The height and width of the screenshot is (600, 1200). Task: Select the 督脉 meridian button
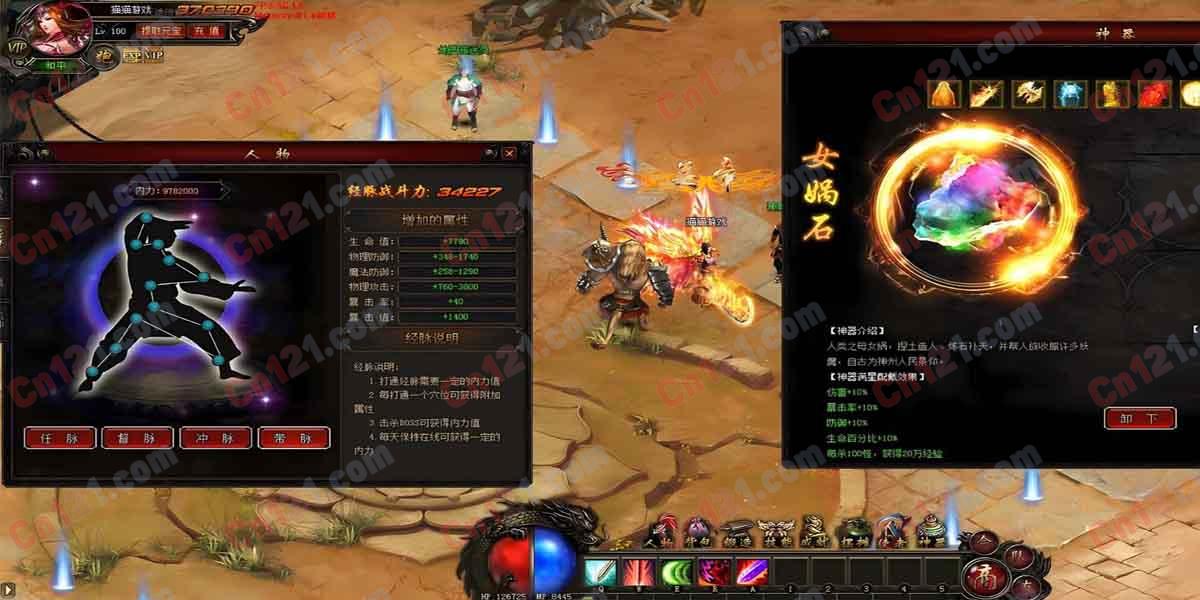point(137,438)
